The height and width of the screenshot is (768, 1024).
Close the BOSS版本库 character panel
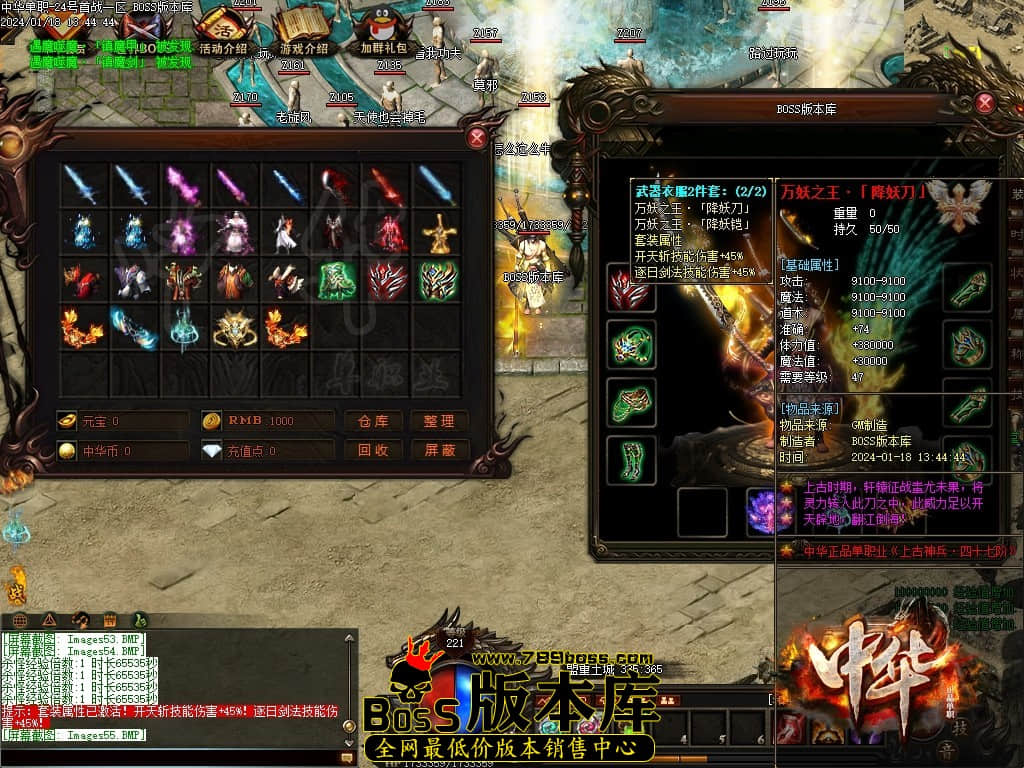click(985, 102)
